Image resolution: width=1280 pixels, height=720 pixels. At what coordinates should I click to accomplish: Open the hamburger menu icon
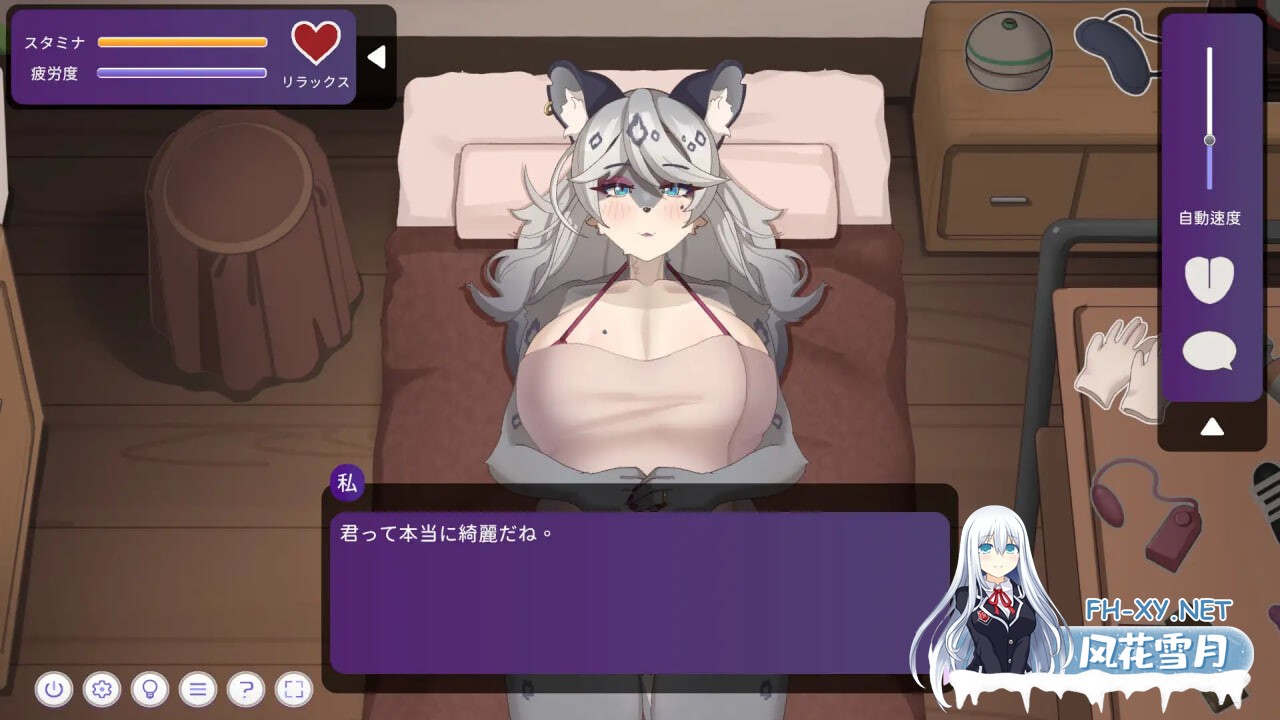pyautogui.click(x=199, y=690)
